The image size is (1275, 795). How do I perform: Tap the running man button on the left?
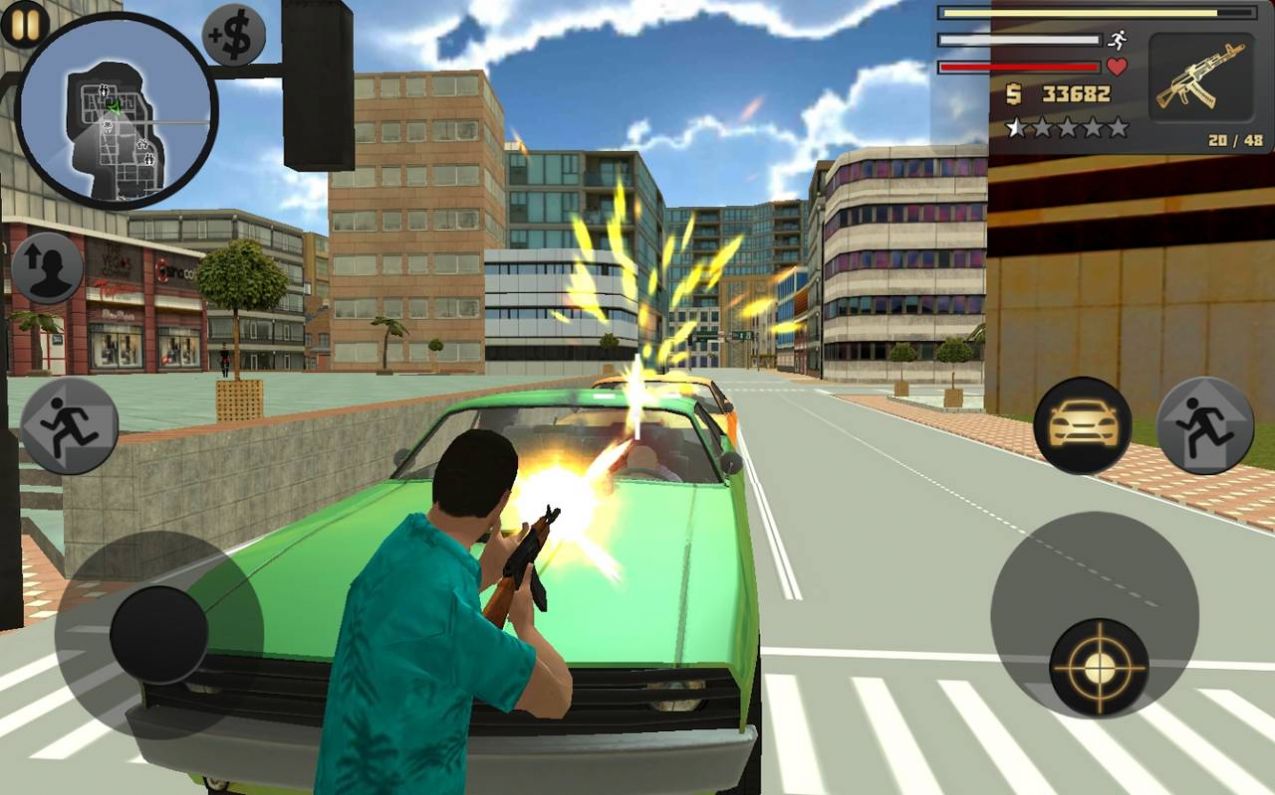point(70,425)
